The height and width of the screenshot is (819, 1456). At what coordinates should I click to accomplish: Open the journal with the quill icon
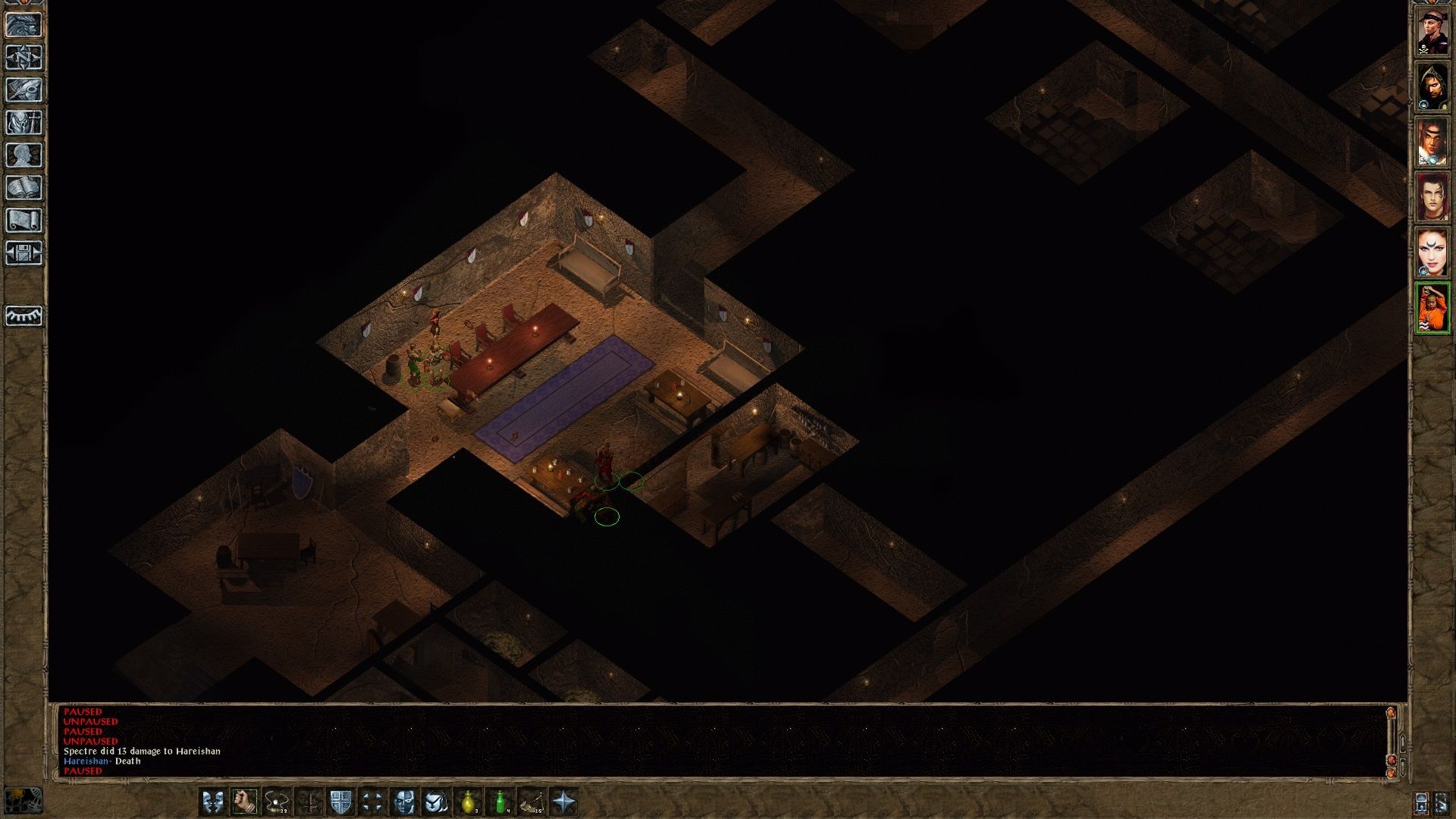point(24,90)
